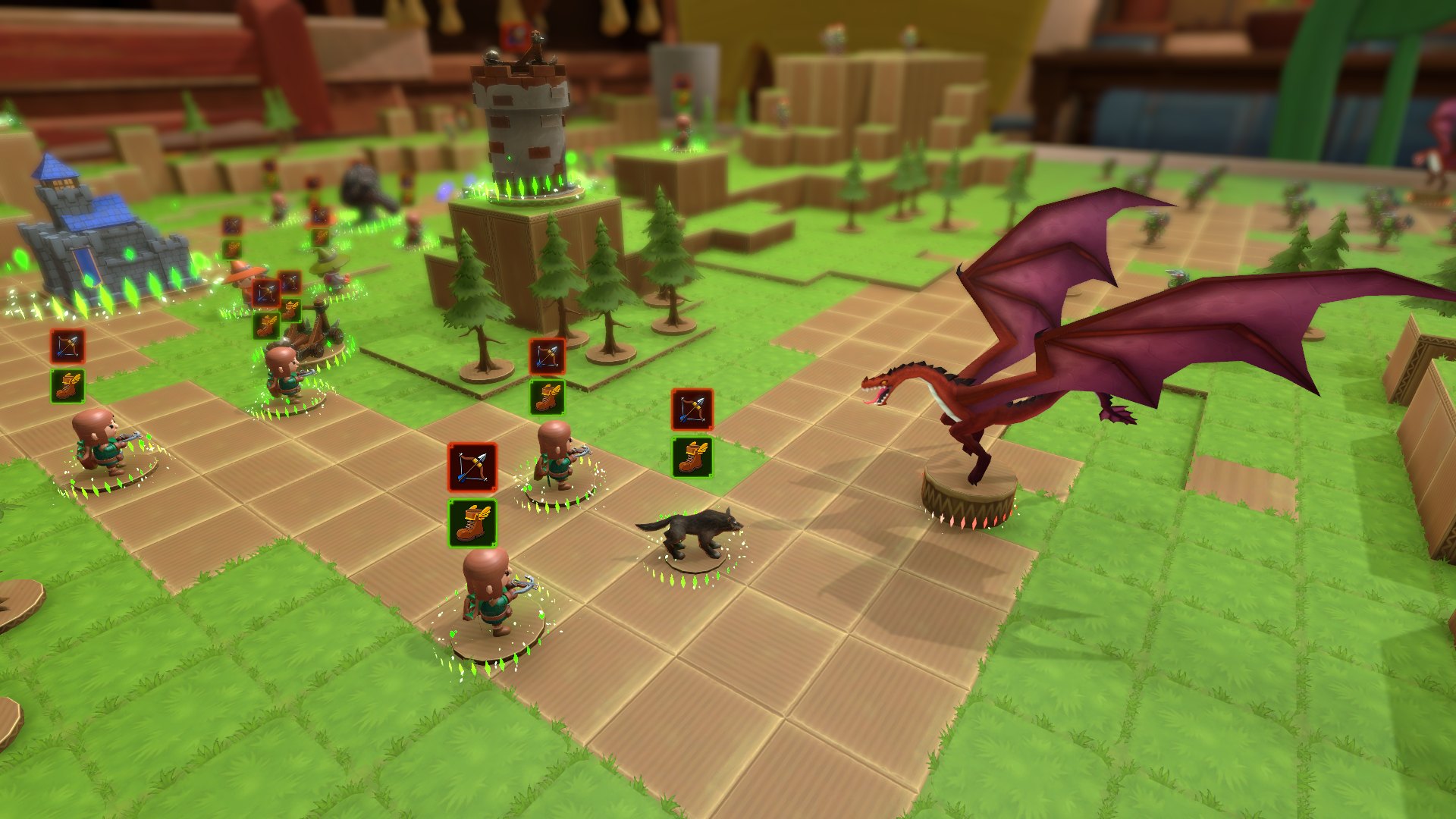
Task: Click the orange-hatted wizard figure
Action: (243, 277)
